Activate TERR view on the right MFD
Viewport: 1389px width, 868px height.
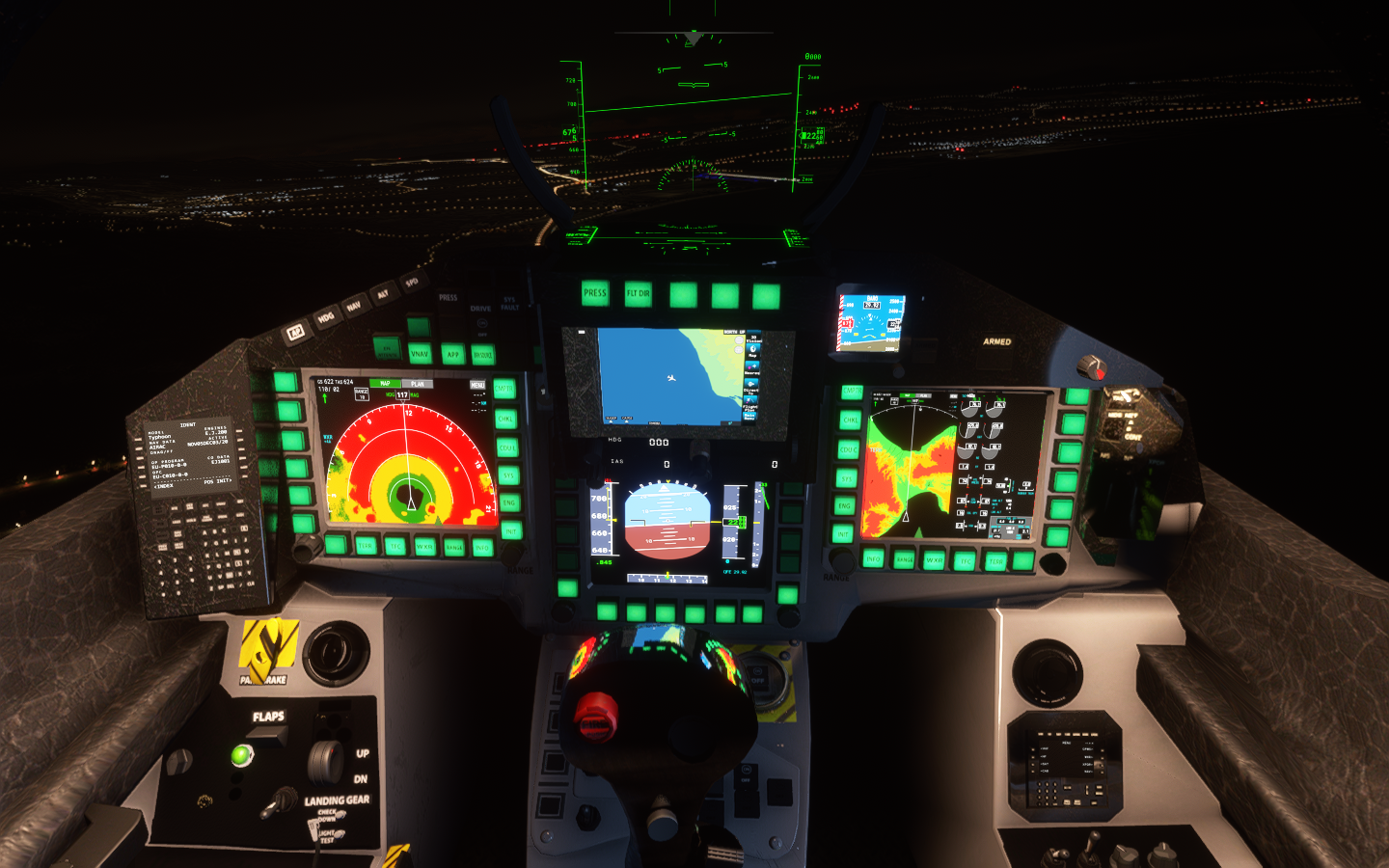[996, 560]
